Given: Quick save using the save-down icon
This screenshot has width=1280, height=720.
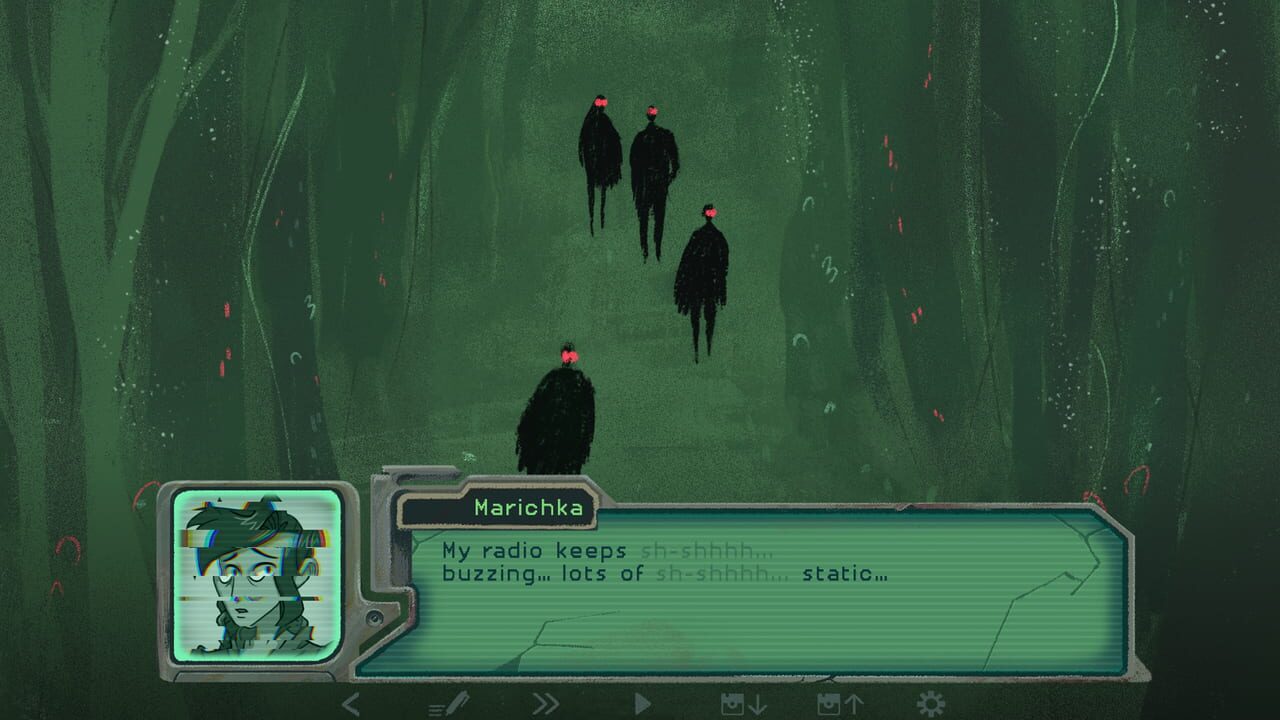Looking at the screenshot, I should 743,703.
